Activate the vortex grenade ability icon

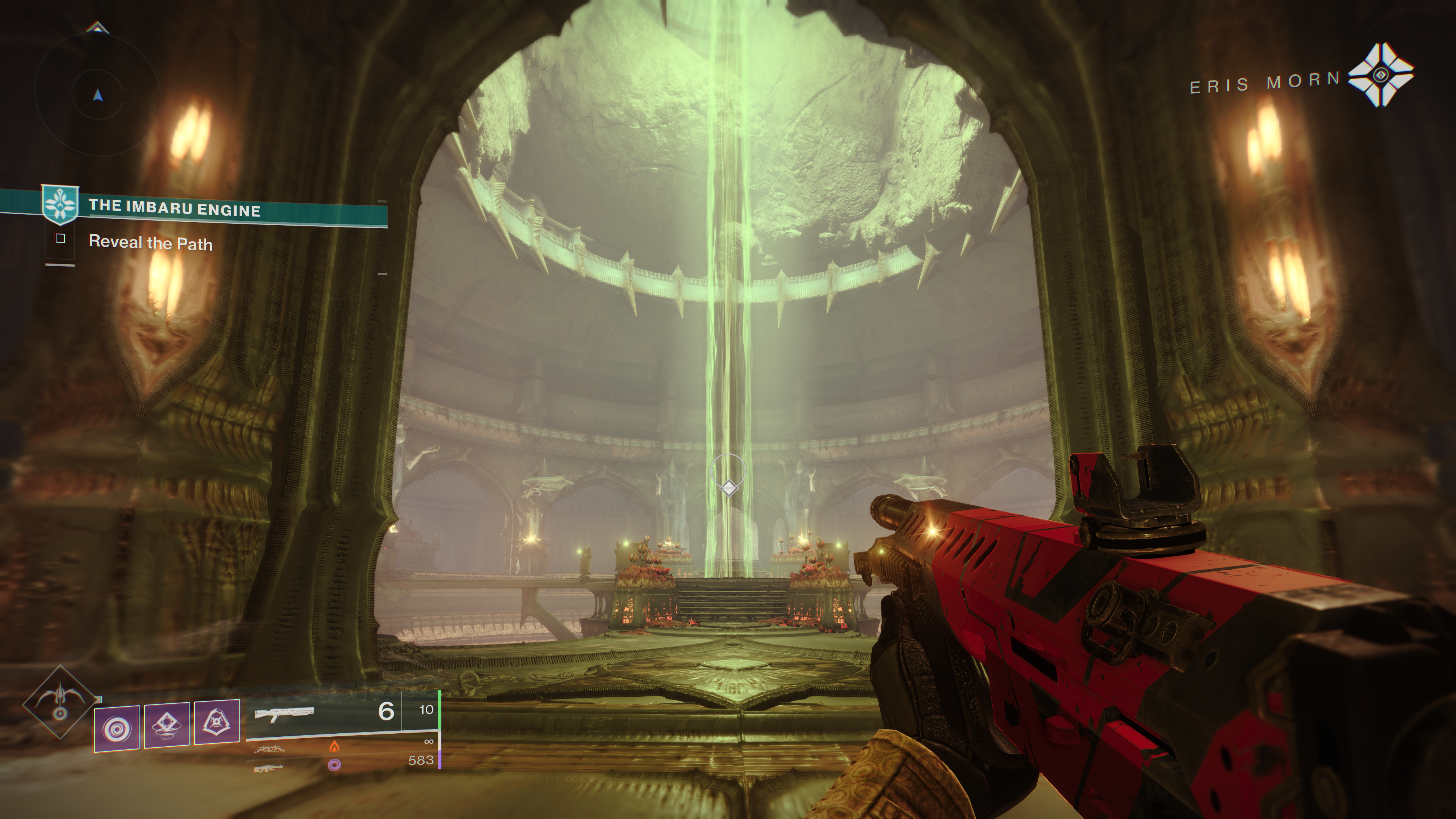(117, 728)
